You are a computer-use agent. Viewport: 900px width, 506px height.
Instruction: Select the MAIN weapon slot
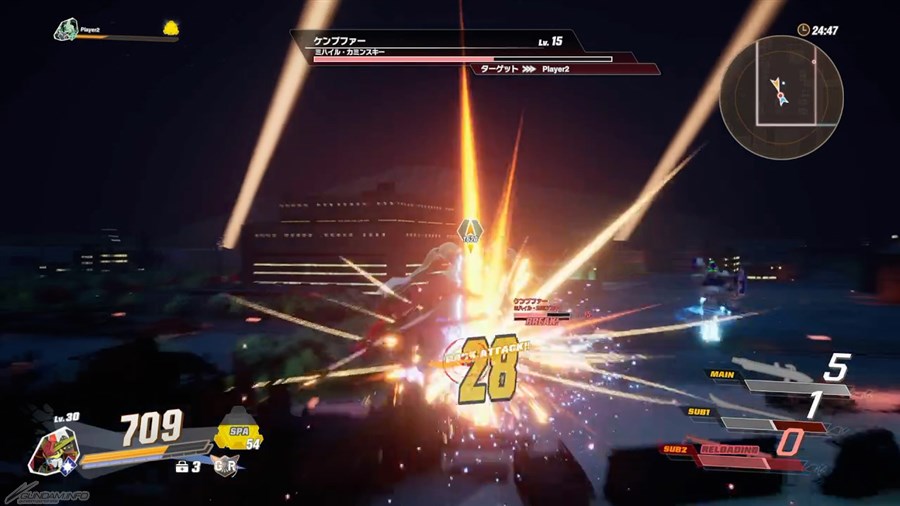[x=780, y=382]
